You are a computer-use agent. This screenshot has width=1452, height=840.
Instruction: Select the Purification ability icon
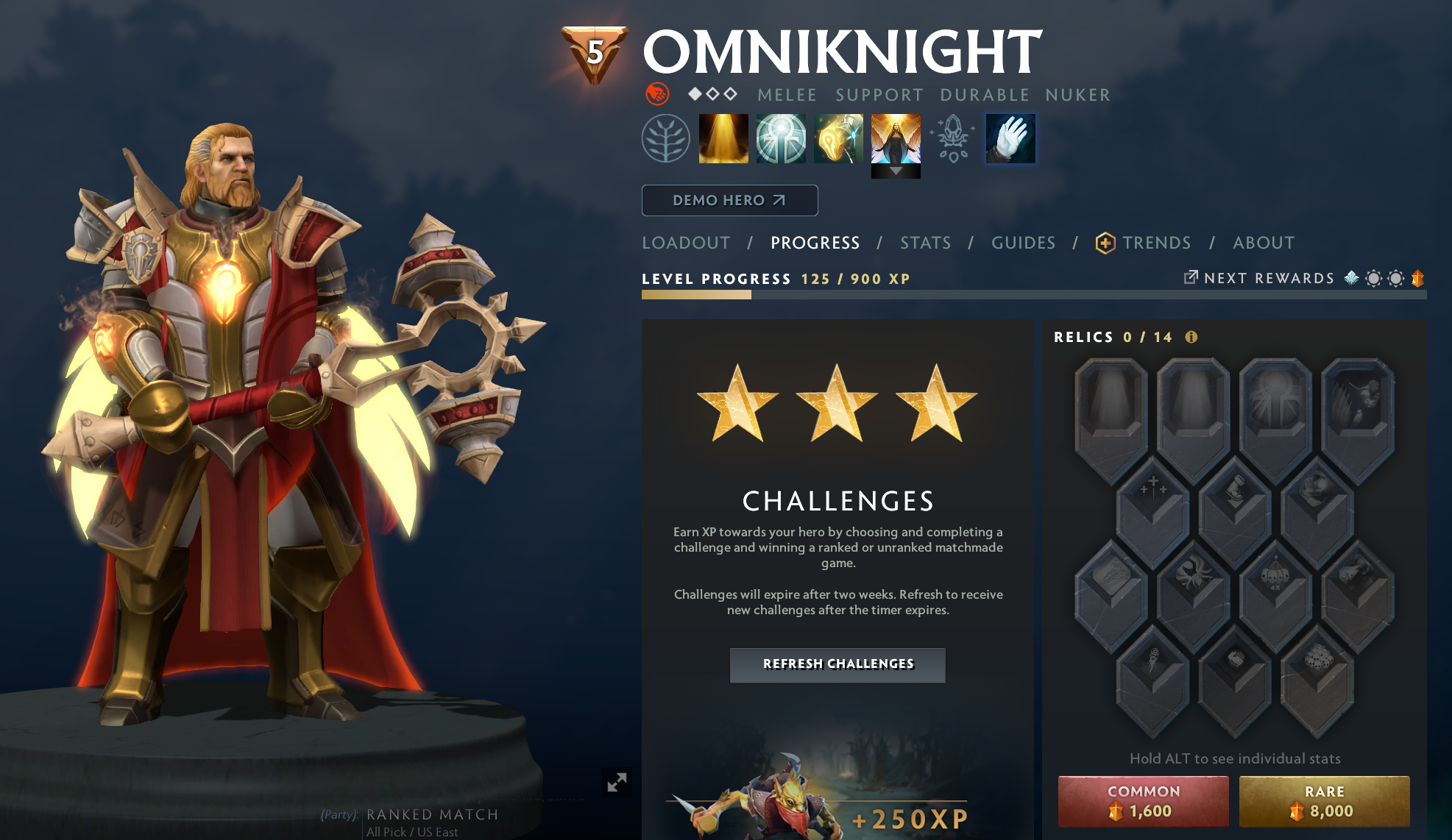(x=724, y=138)
